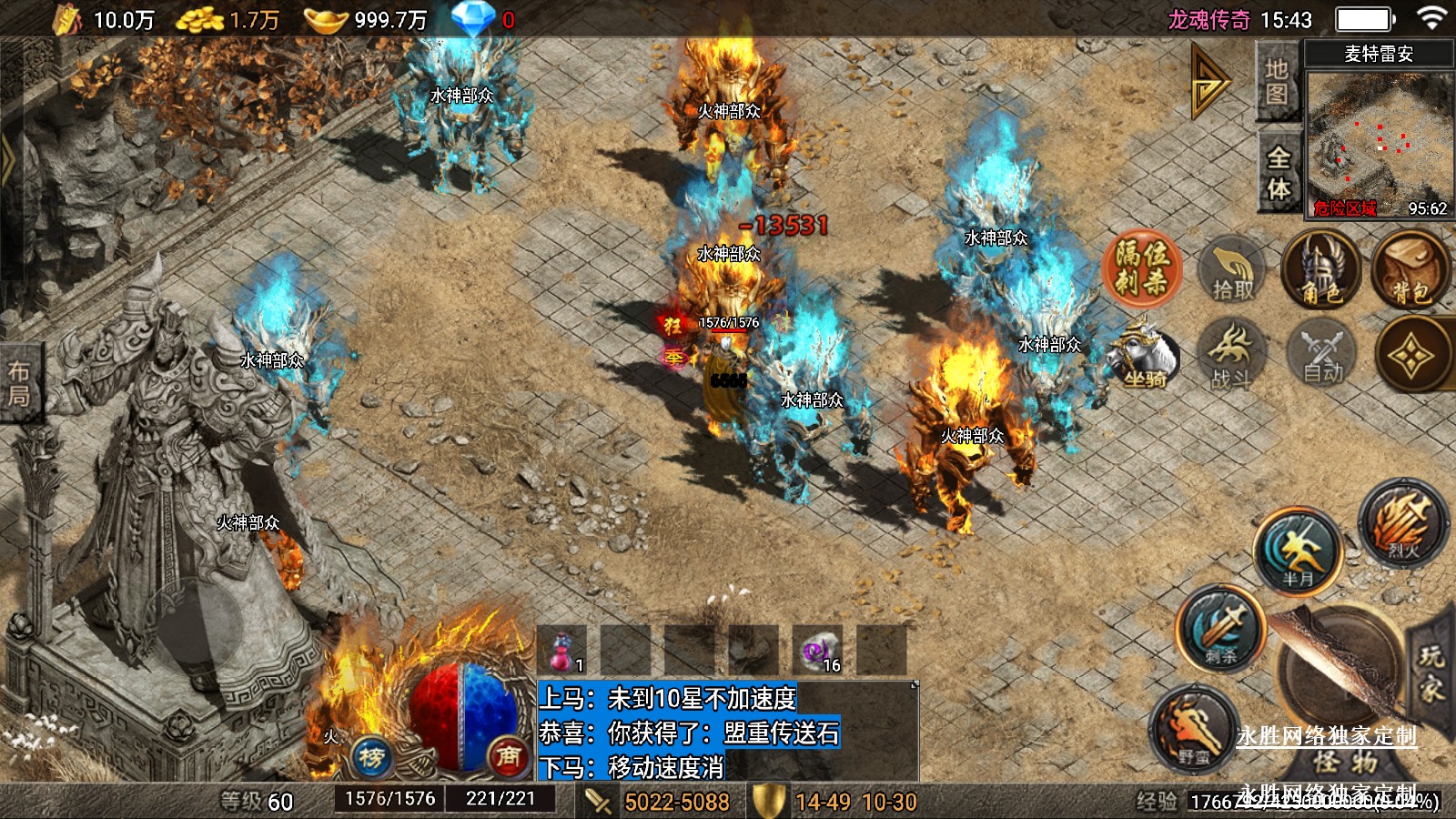This screenshot has height=819, width=1456.
Task: Open the 地图 map button
Action: tap(1277, 83)
